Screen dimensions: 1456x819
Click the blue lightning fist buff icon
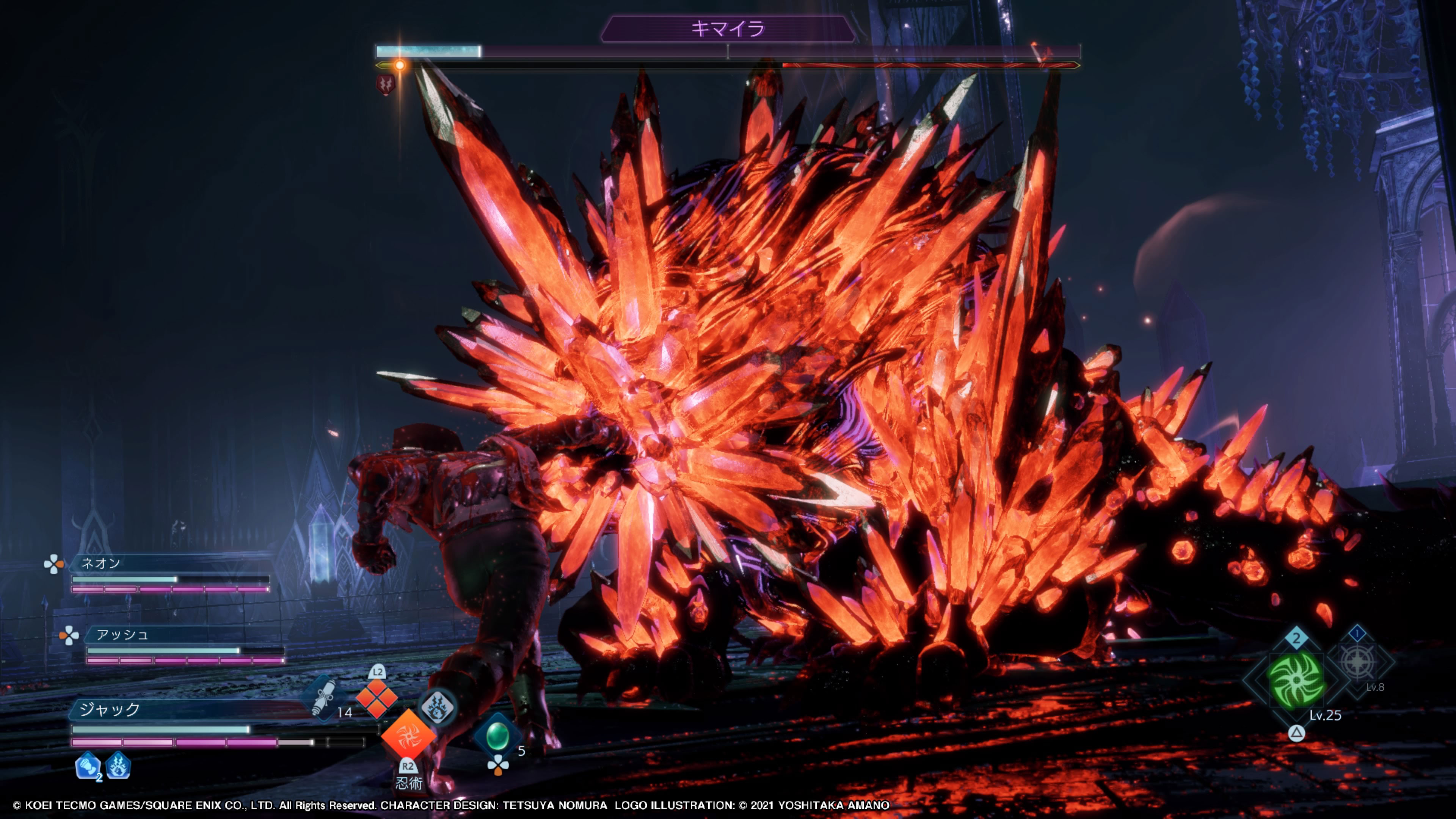pos(118,766)
